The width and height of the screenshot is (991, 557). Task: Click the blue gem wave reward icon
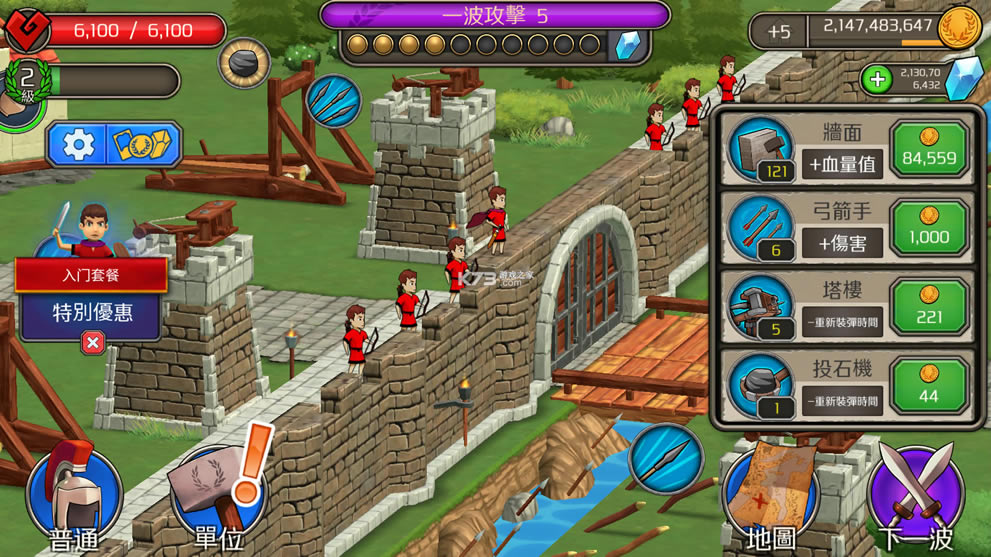pos(628,45)
